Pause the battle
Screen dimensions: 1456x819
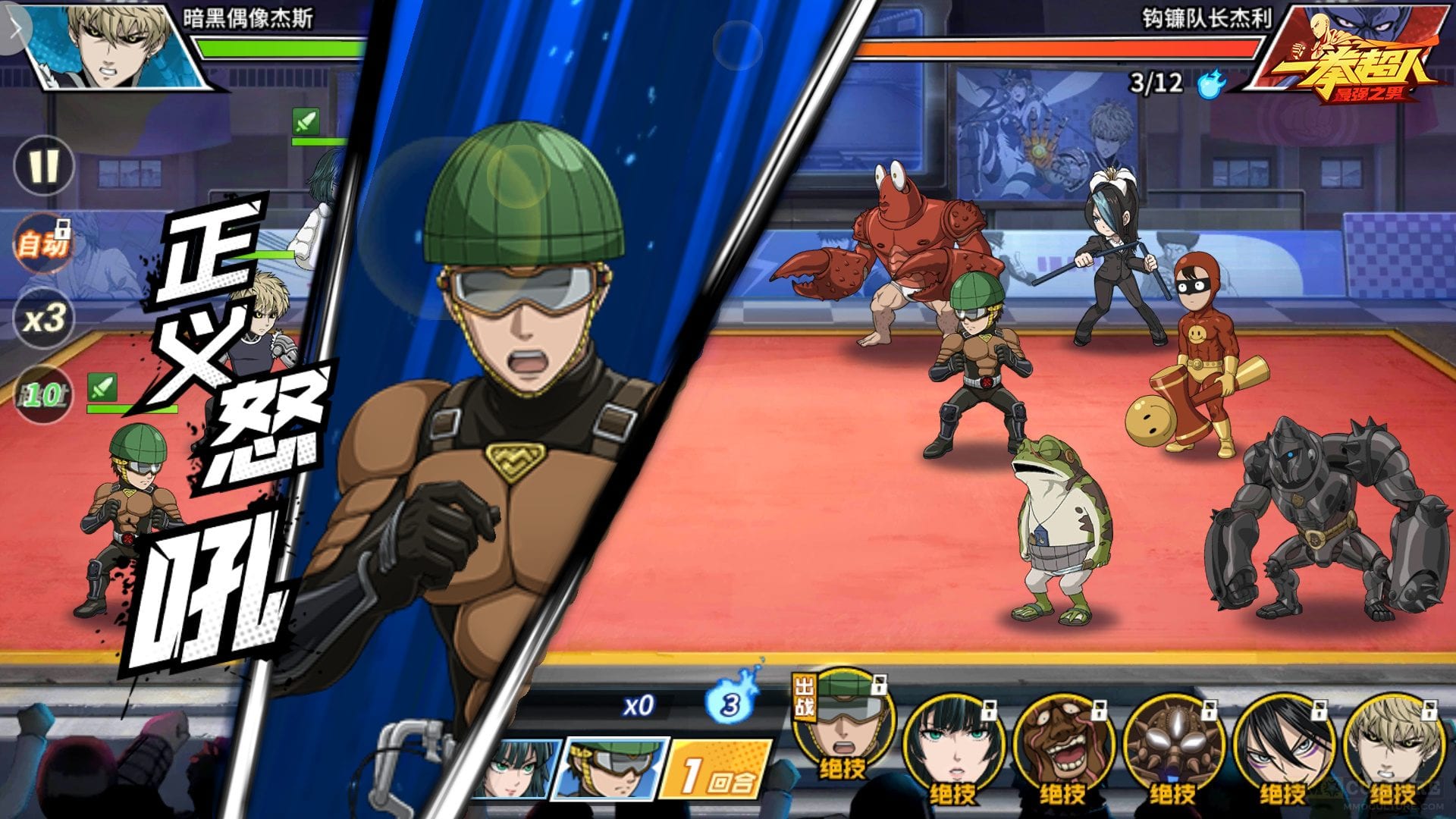(x=44, y=165)
